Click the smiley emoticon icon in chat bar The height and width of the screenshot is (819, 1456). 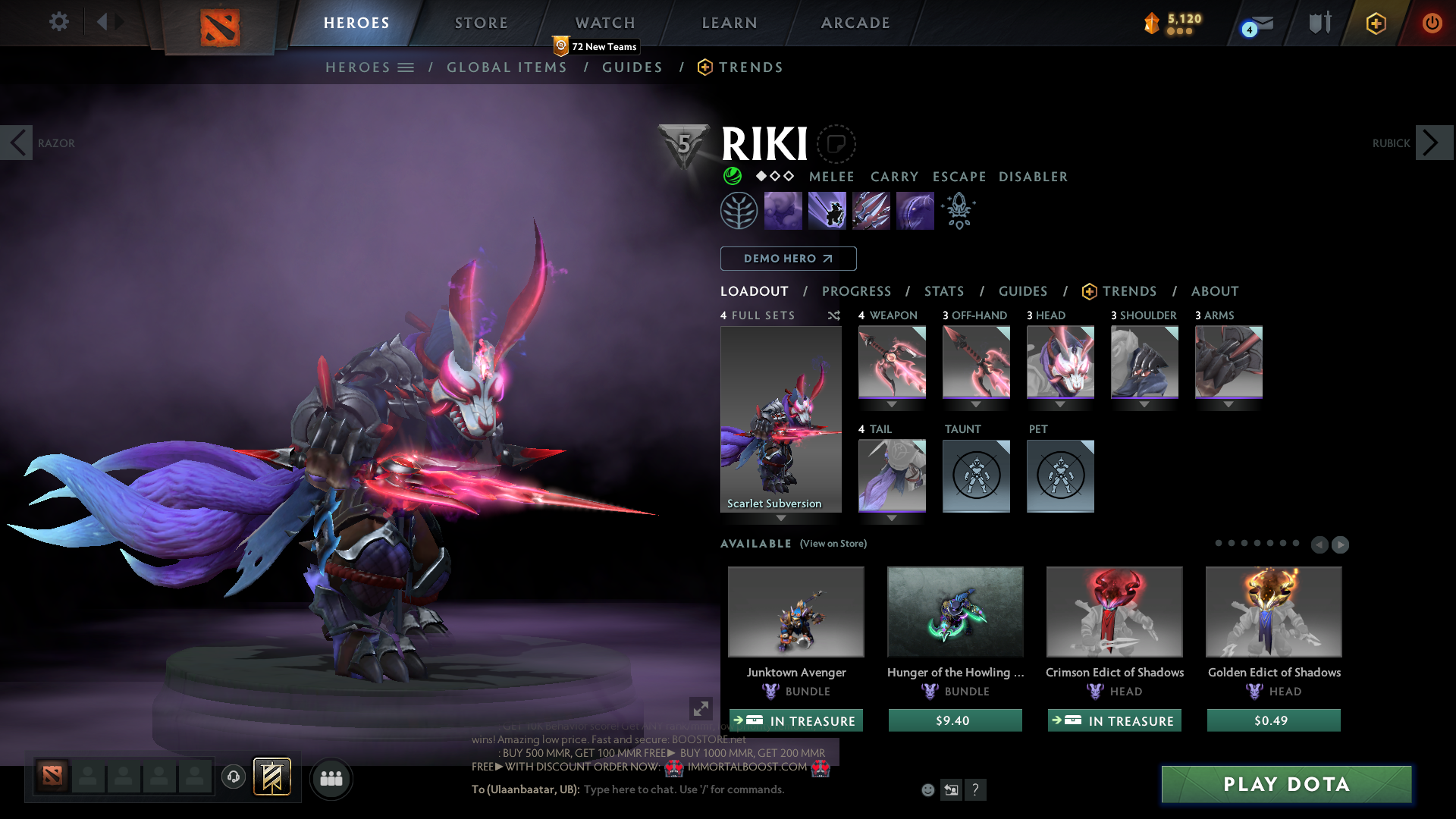(928, 789)
